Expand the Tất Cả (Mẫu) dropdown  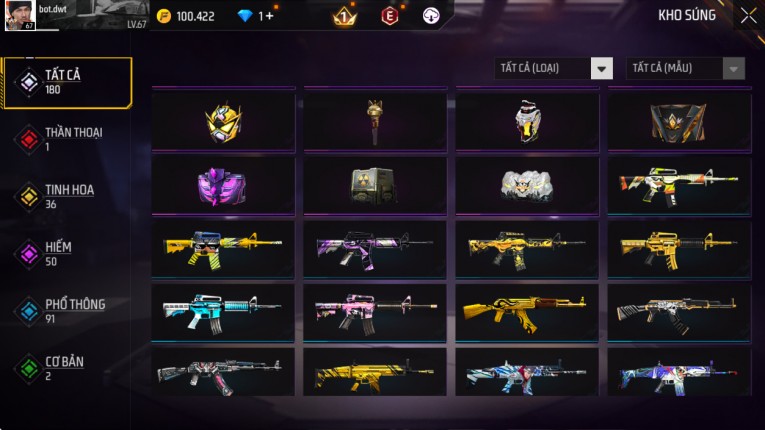[x=686, y=68]
